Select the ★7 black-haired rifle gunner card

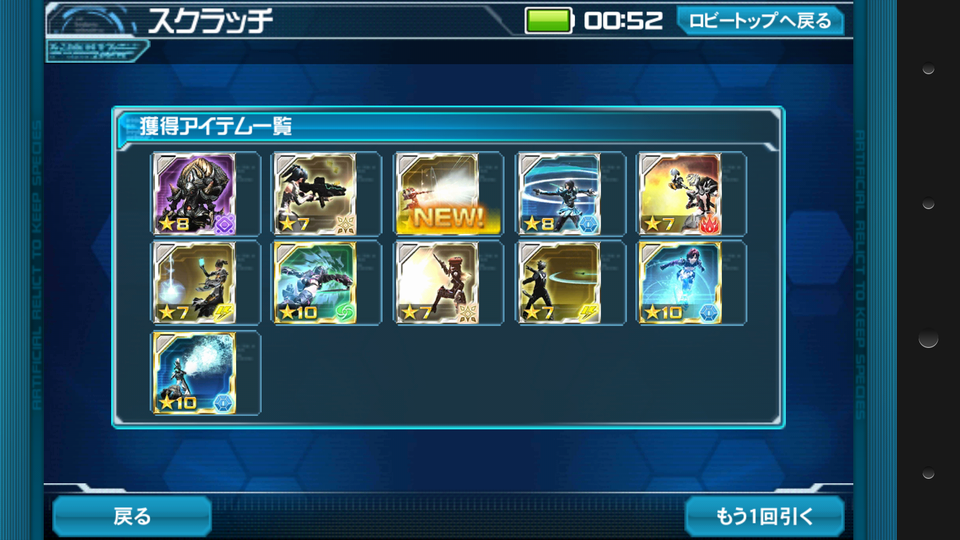click(315, 193)
